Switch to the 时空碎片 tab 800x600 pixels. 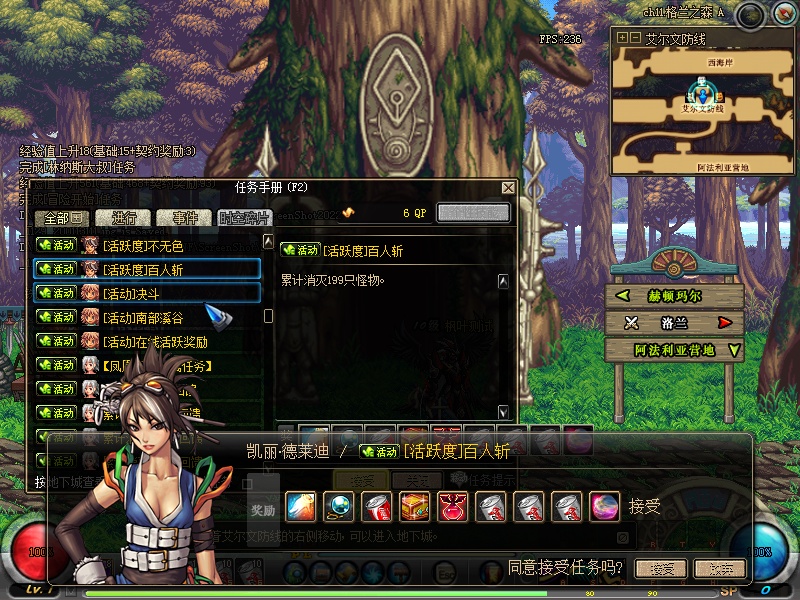pyautogui.click(x=244, y=218)
